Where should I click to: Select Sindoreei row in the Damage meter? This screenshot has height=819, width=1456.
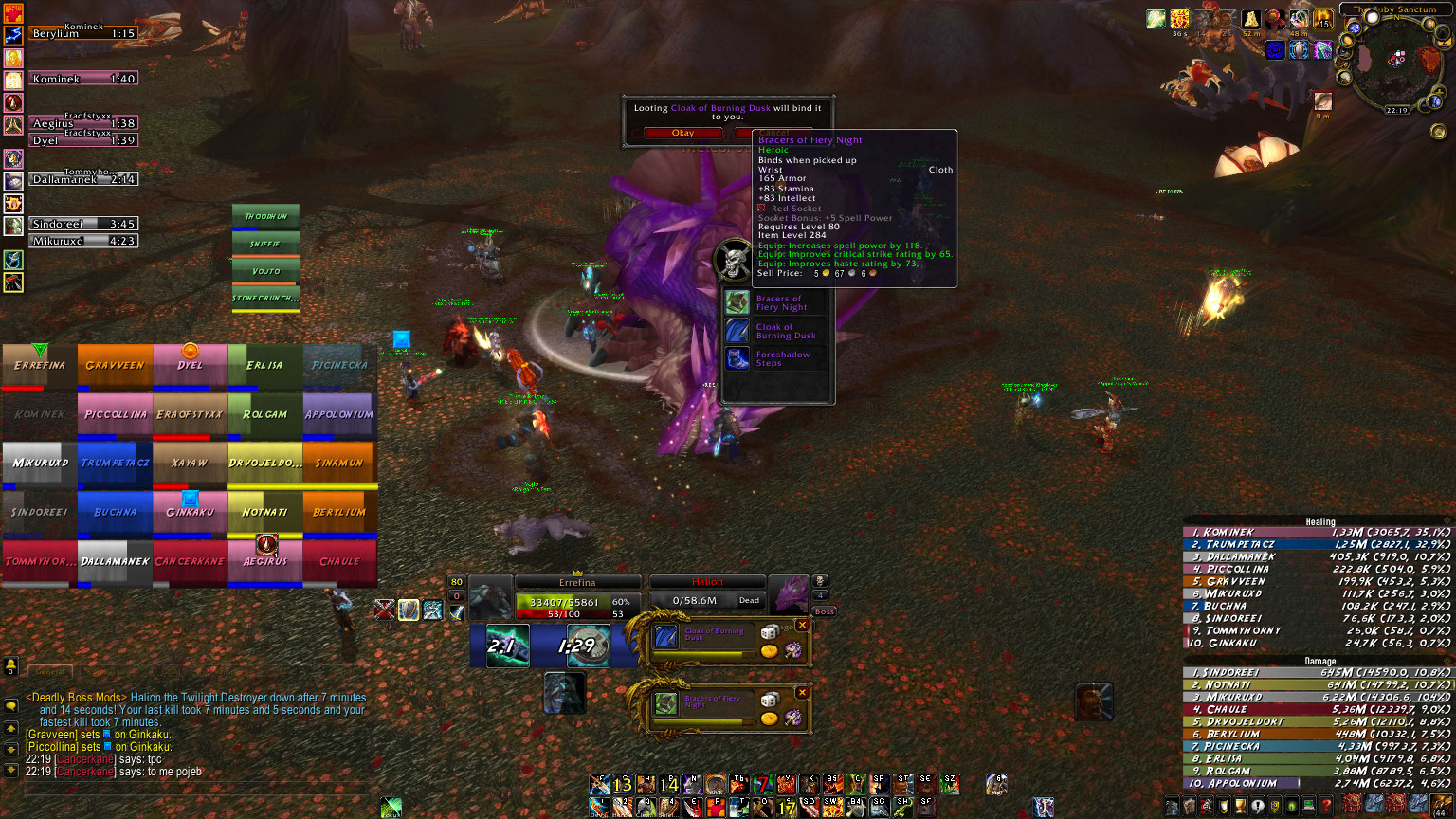pyautogui.click(x=1318, y=672)
